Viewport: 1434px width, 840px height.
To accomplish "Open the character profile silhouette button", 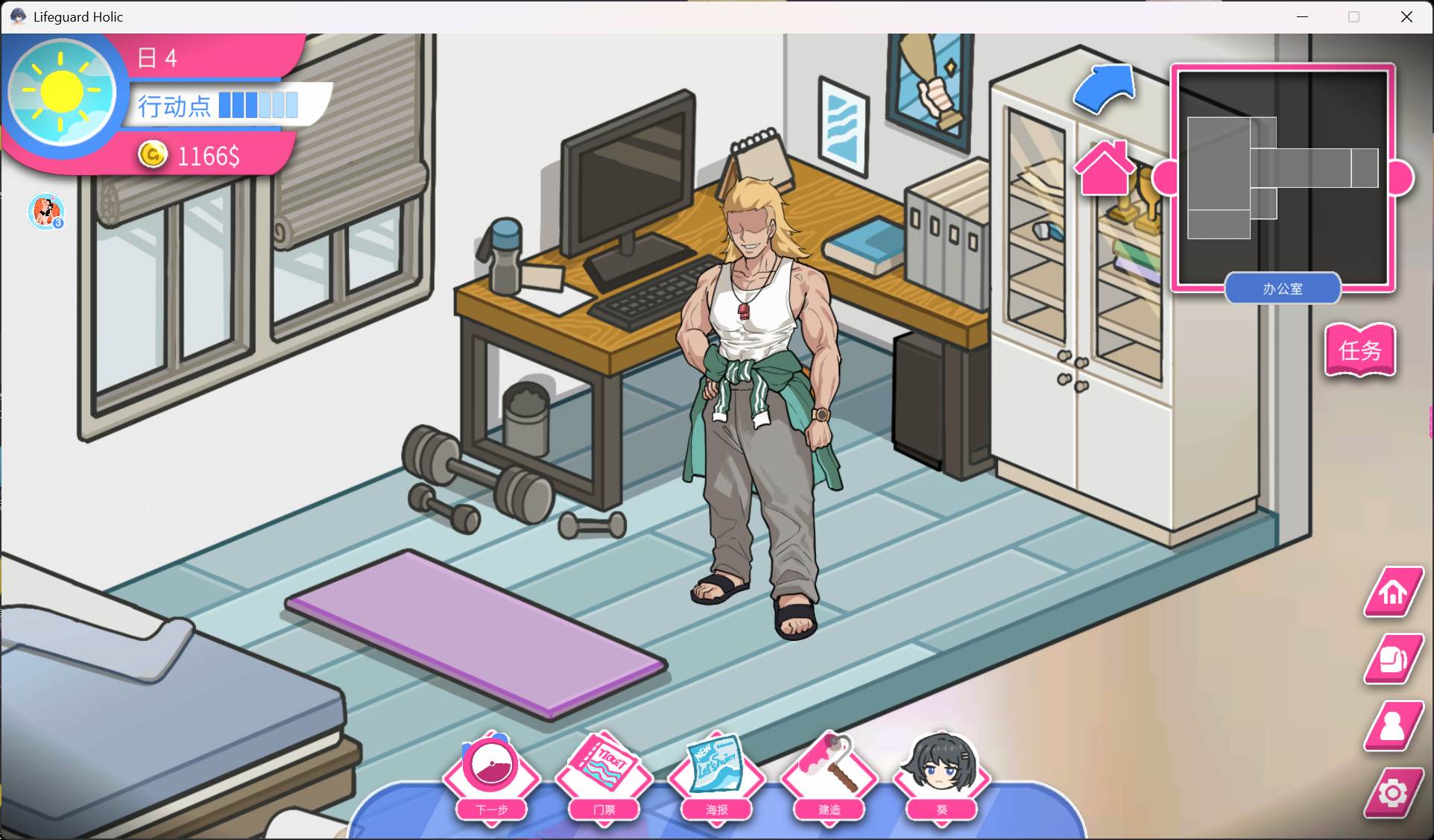I will click(1392, 725).
